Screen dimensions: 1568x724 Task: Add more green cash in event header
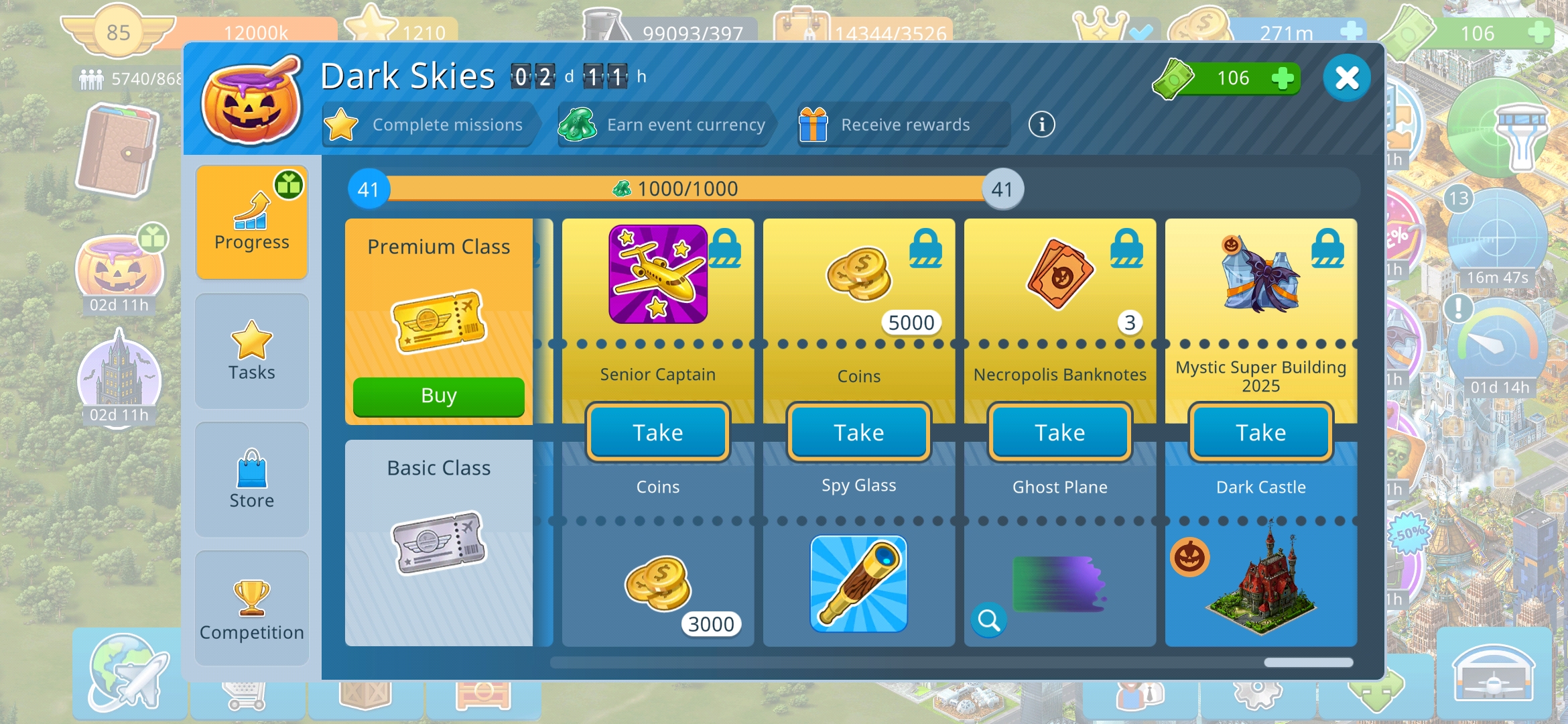coord(1282,78)
